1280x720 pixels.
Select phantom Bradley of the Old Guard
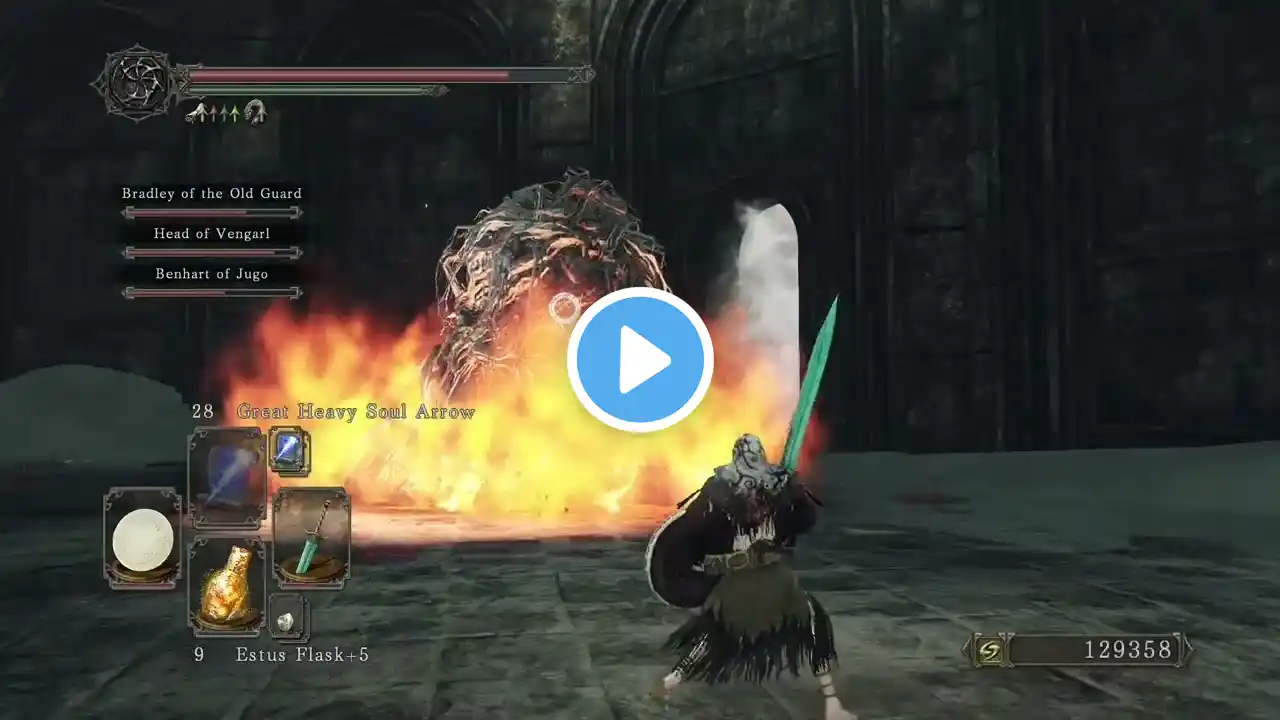(212, 194)
